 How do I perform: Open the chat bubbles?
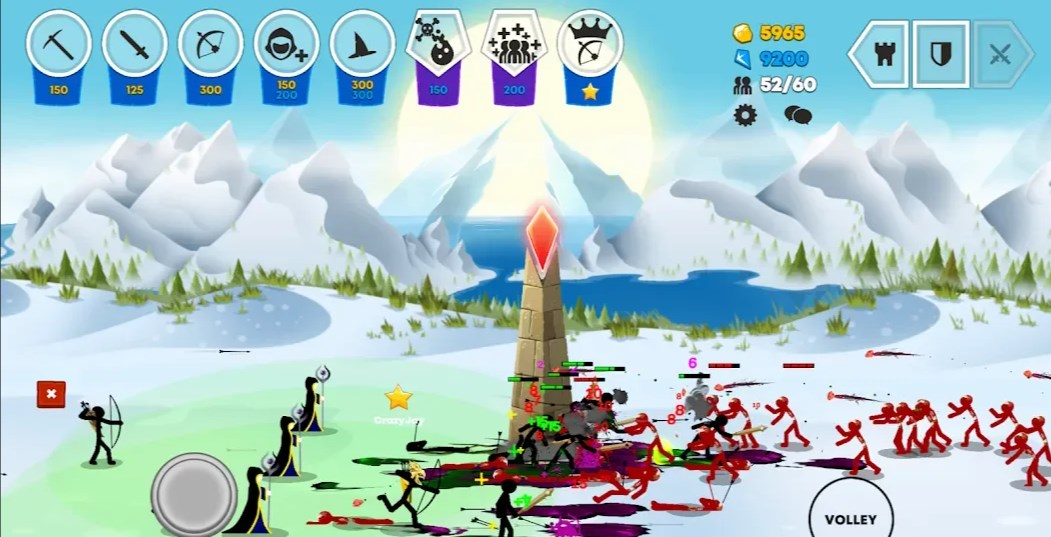pos(797,115)
